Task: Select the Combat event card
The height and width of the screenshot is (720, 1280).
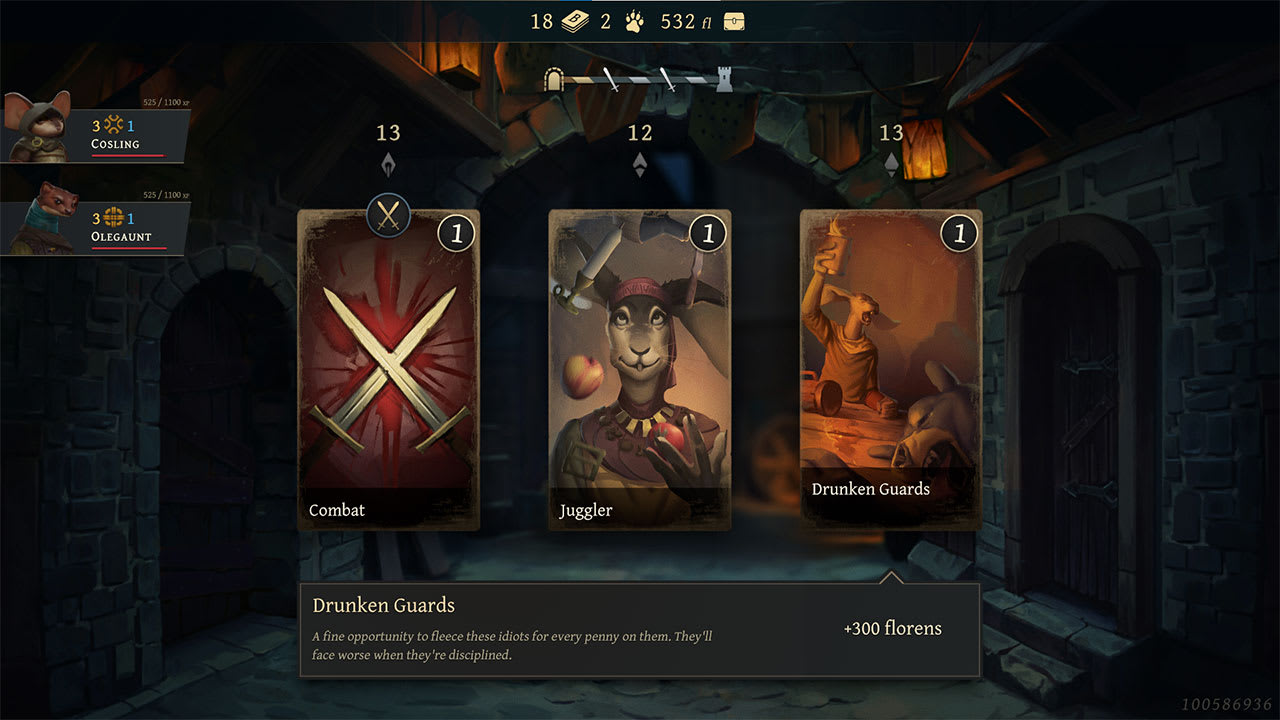Action: 388,370
